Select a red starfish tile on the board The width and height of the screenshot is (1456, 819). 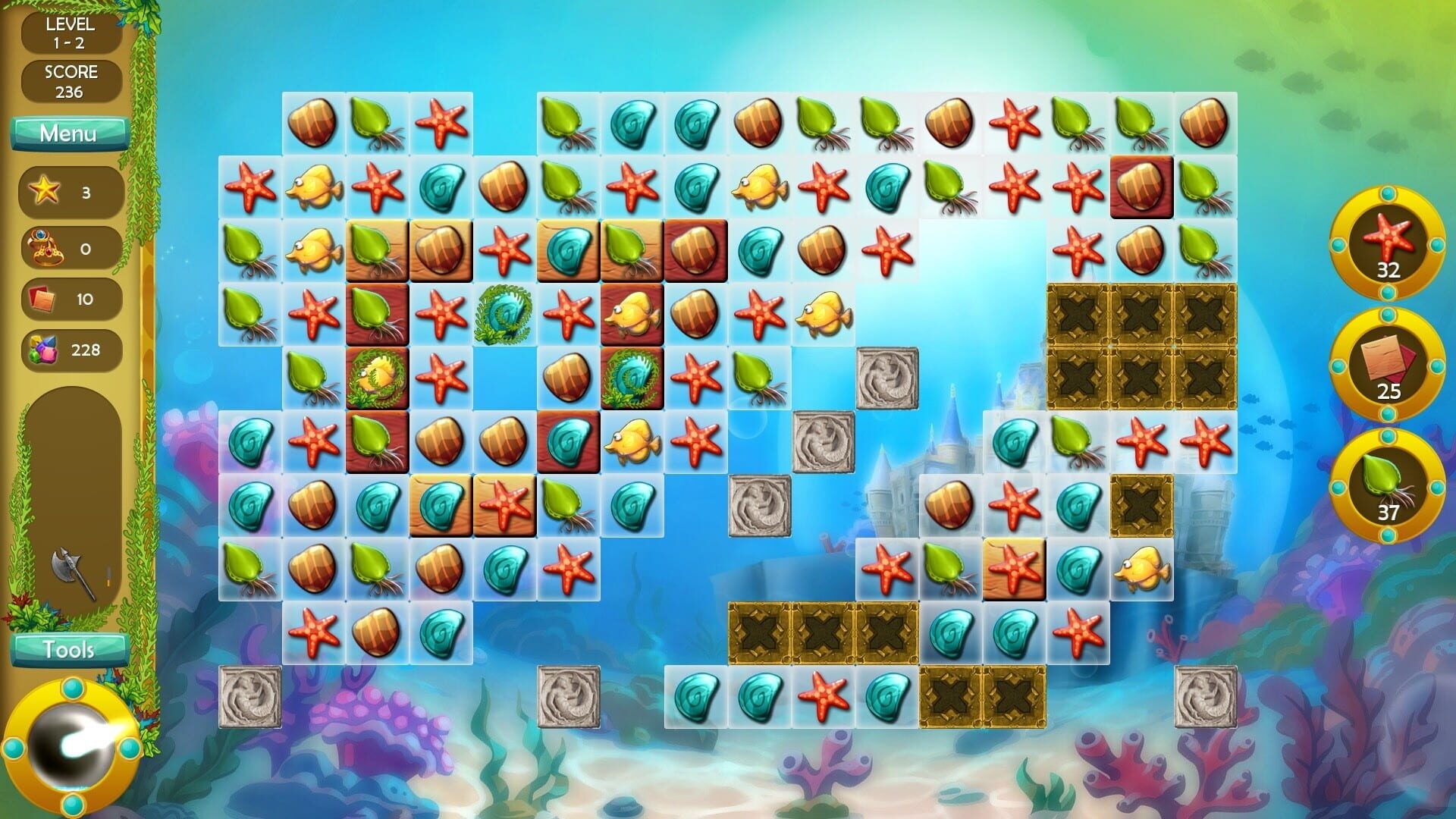[442, 123]
